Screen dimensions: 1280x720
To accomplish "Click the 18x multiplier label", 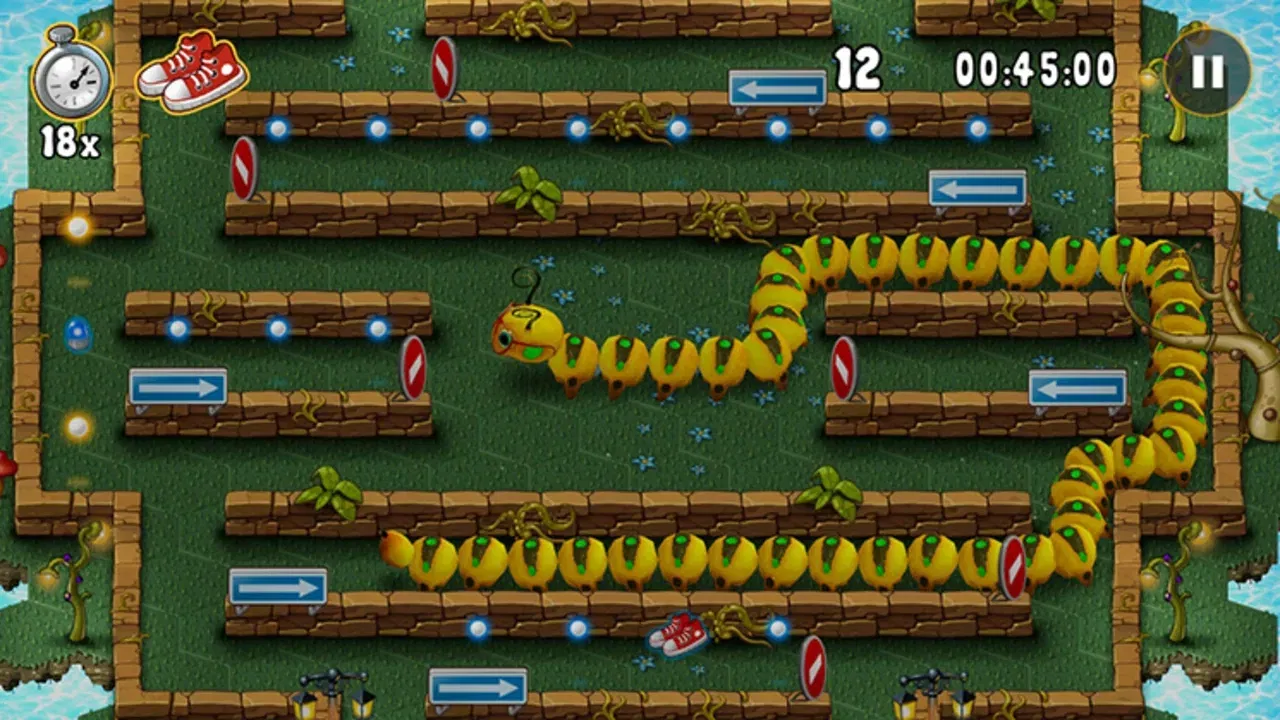I will tap(72, 139).
